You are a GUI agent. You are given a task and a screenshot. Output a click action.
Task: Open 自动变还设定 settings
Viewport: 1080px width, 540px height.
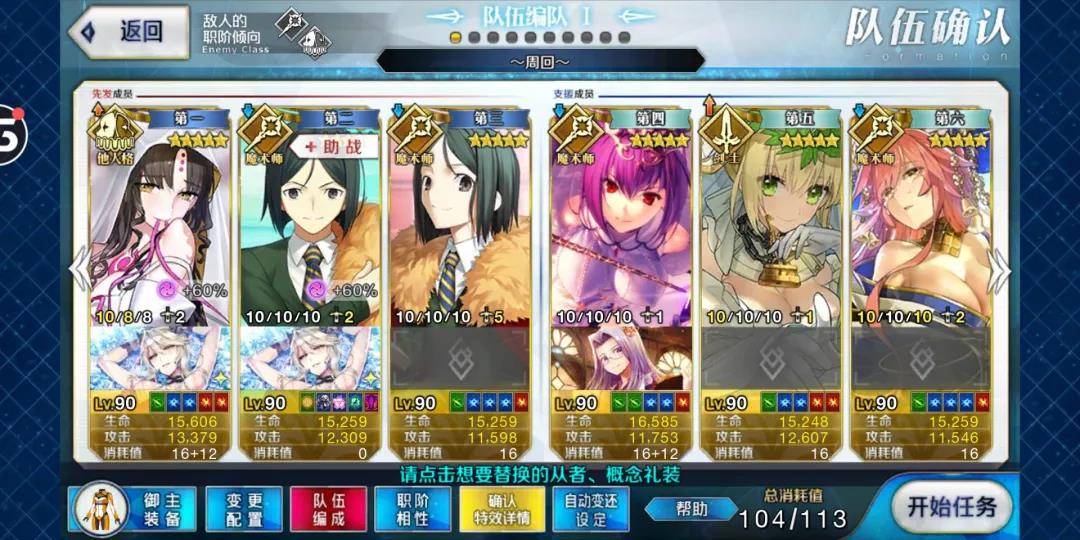click(589, 508)
